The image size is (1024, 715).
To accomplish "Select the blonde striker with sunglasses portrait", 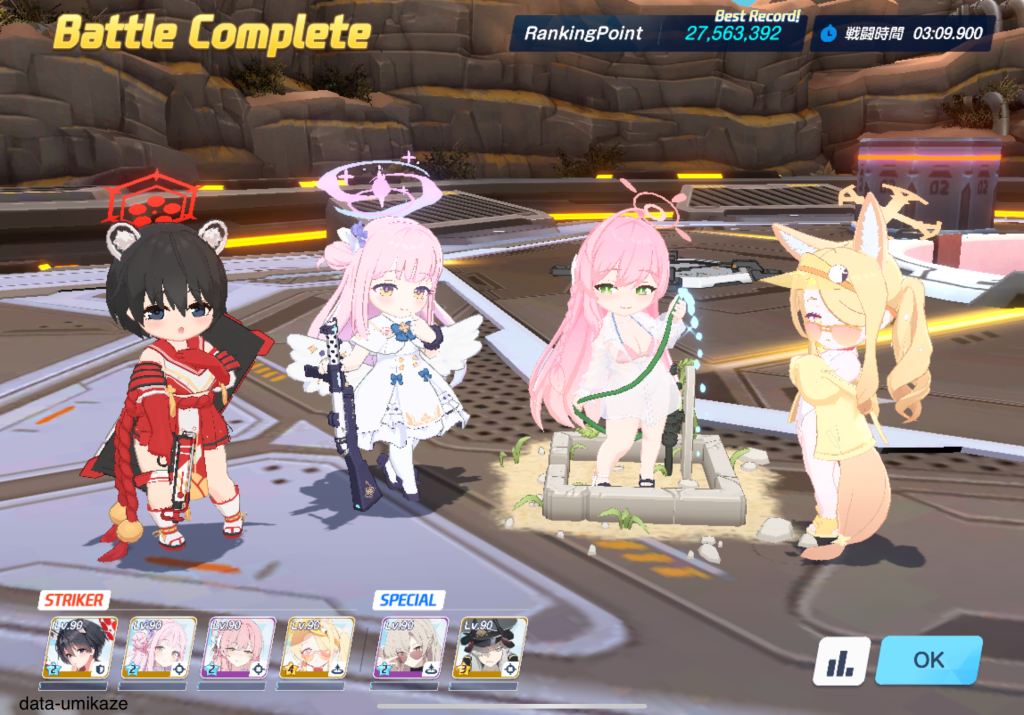I will point(316,647).
